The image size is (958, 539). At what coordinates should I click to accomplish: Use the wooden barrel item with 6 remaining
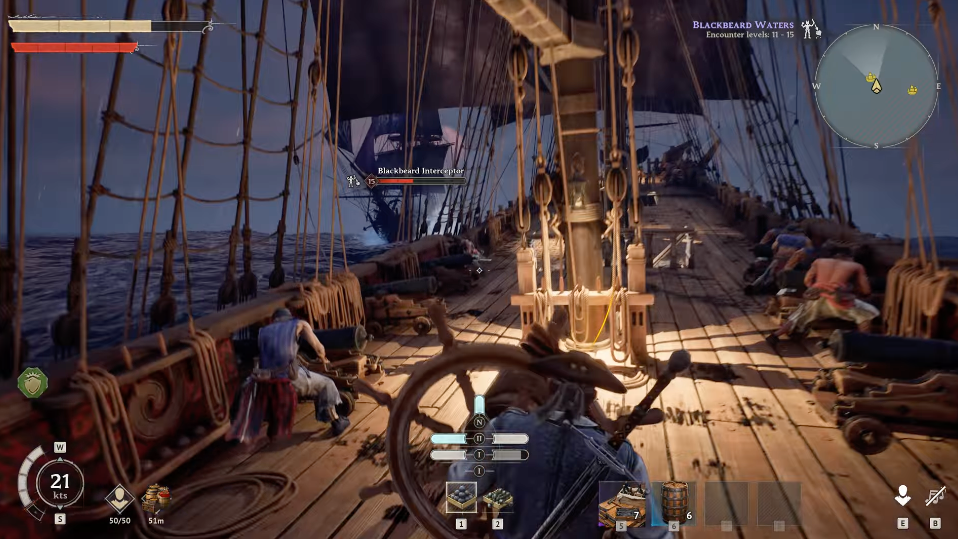tap(675, 501)
